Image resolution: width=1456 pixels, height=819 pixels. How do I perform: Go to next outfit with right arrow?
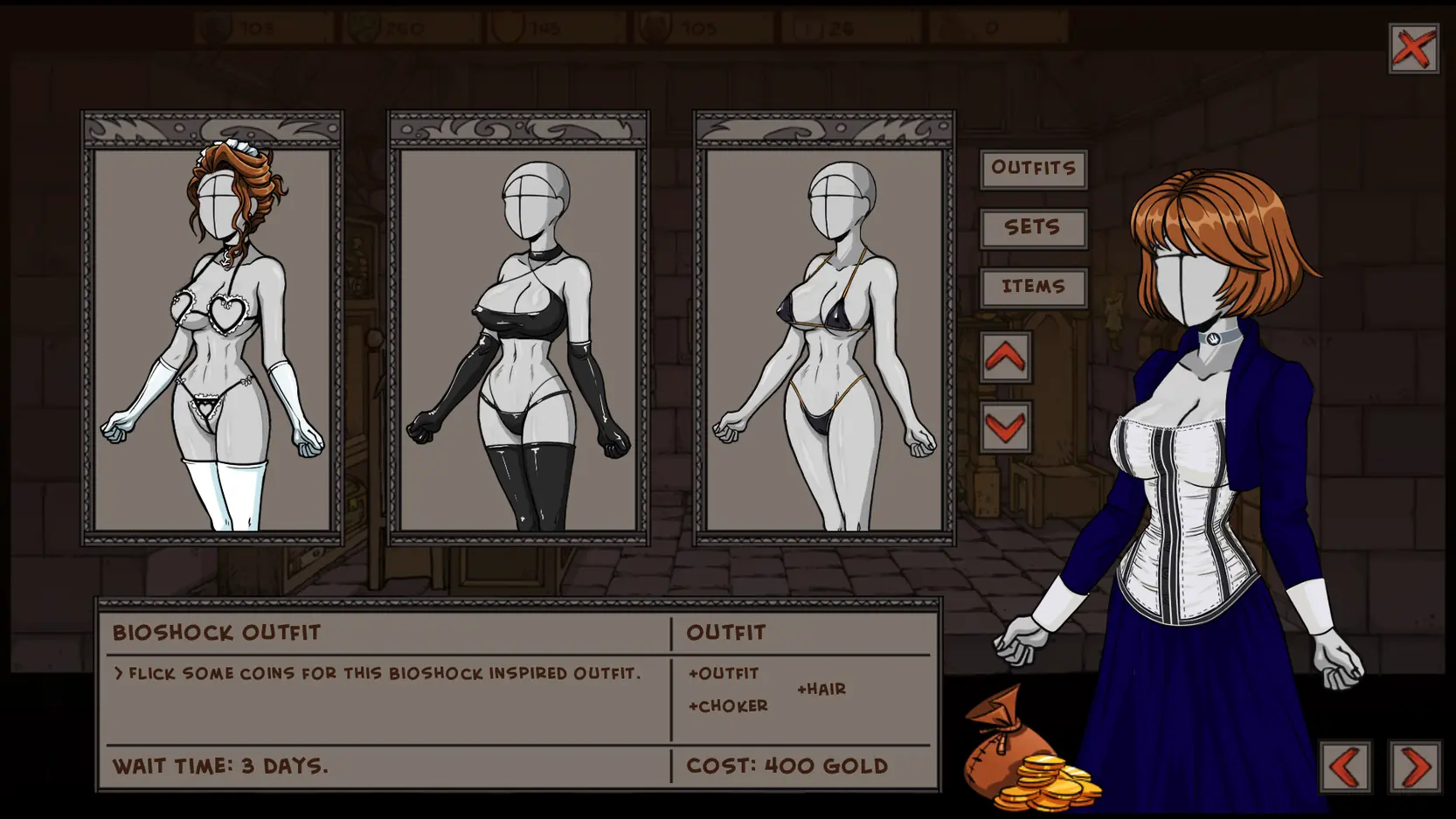coord(1414,767)
